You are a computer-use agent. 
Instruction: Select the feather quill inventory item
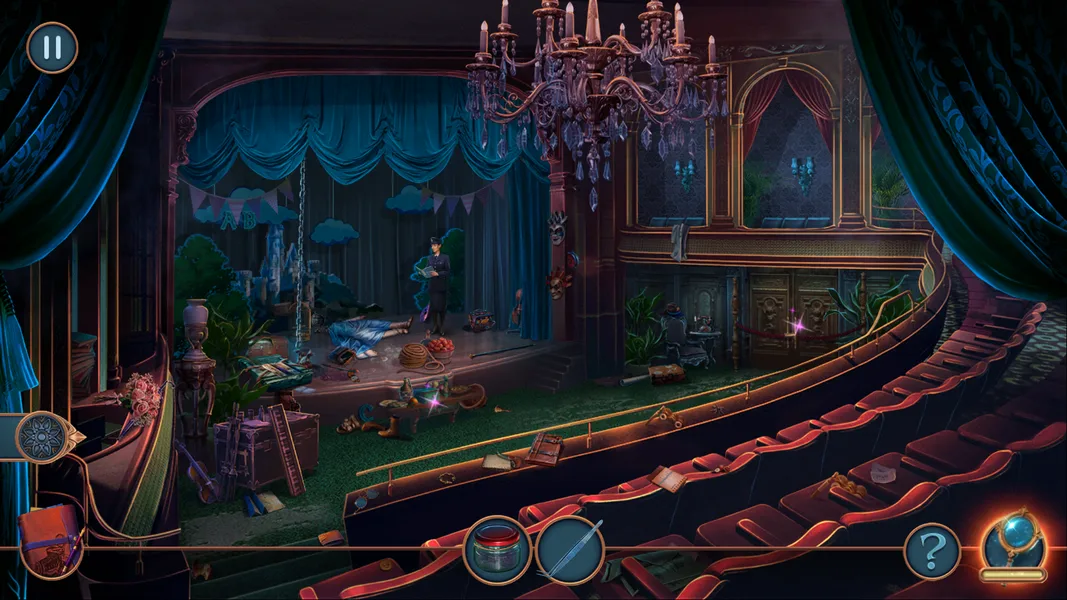pyautogui.click(x=570, y=549)
